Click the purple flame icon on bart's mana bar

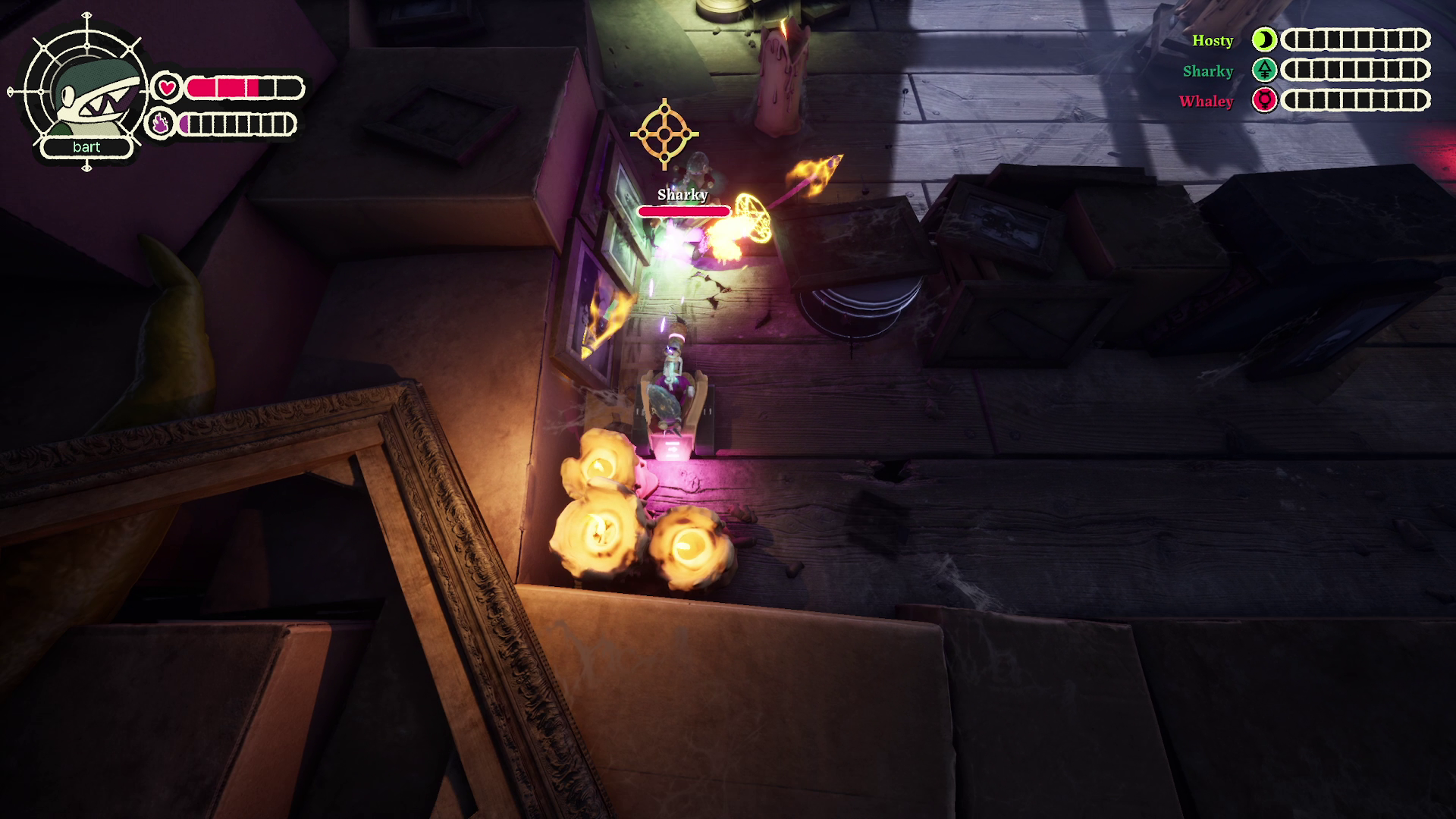click(161, 124)
